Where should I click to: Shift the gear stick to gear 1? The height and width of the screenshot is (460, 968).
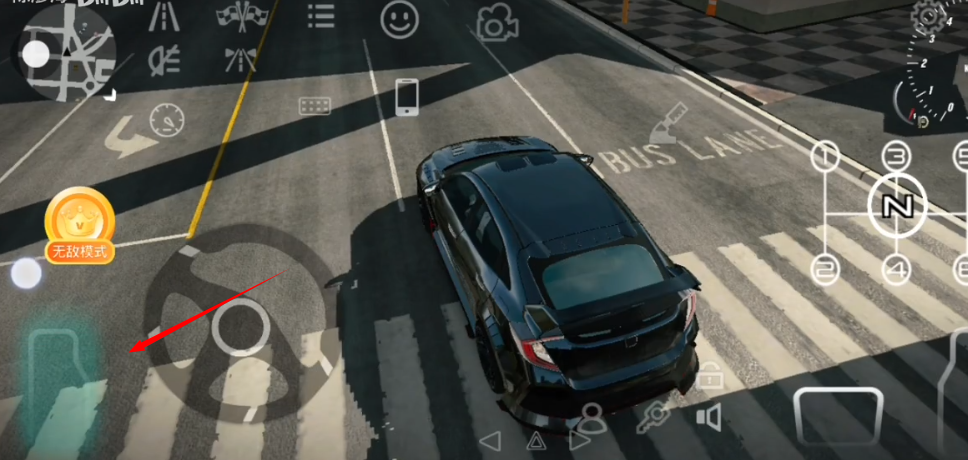click(824, 155)
